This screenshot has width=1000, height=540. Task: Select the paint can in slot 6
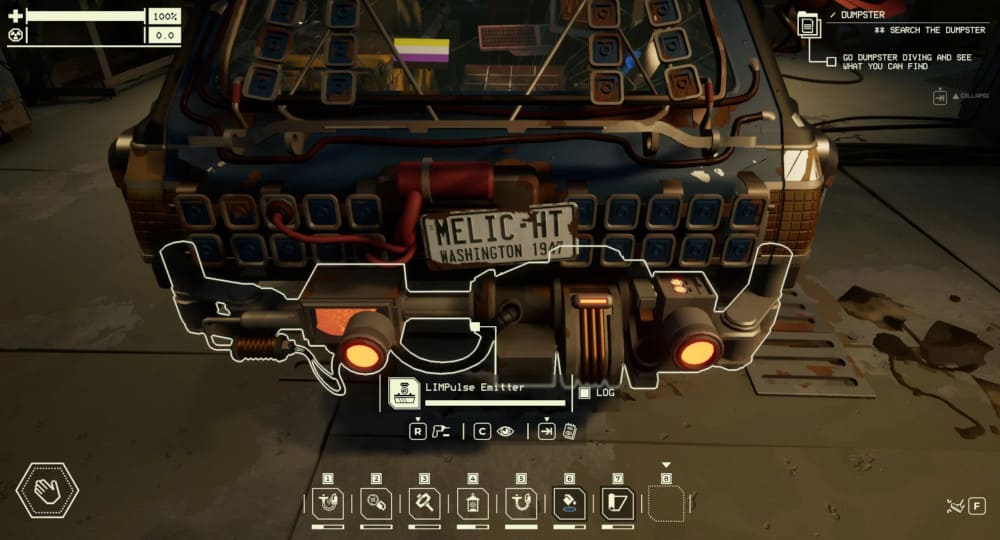[569, 504]
